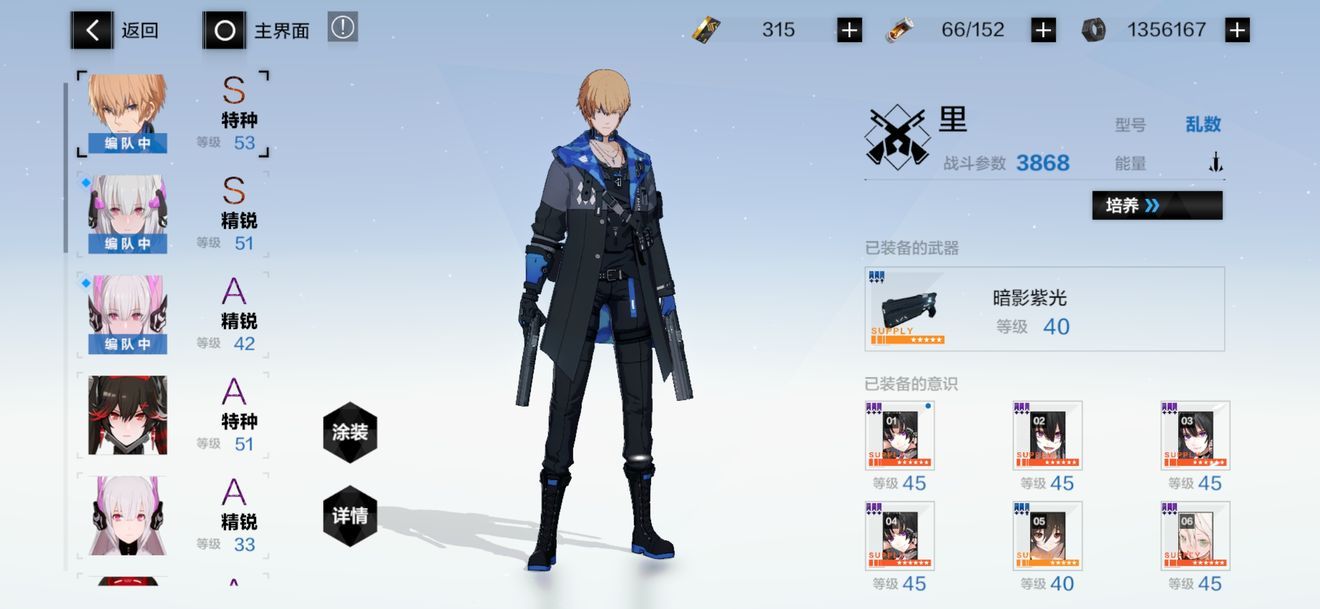1320x609 pixels.
Task: Open memory slot 02
Action: coord(1047,435)
